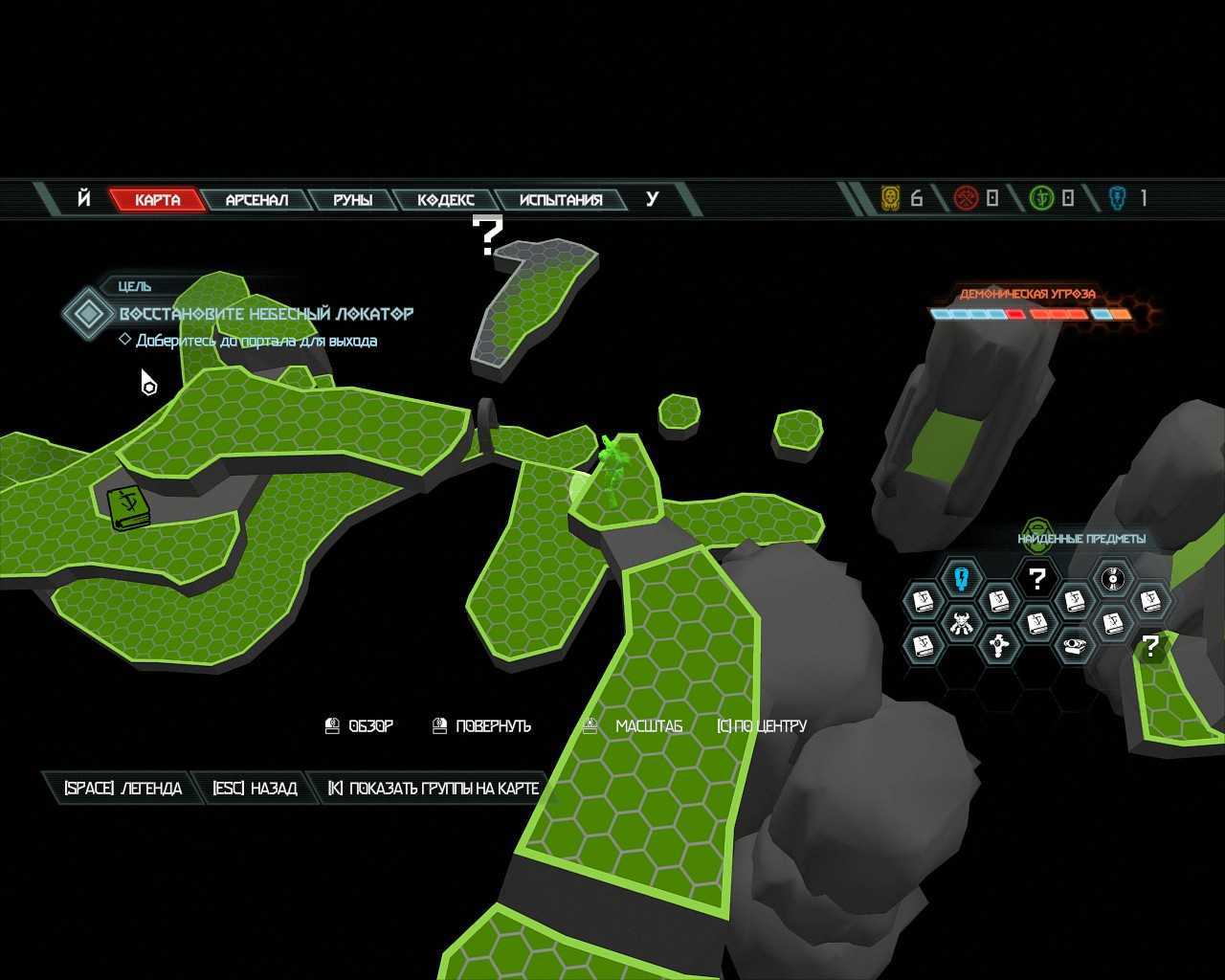Click the active Карта tab
Image resolution: width=1225 pixels, height=980 pixels.
157,200
